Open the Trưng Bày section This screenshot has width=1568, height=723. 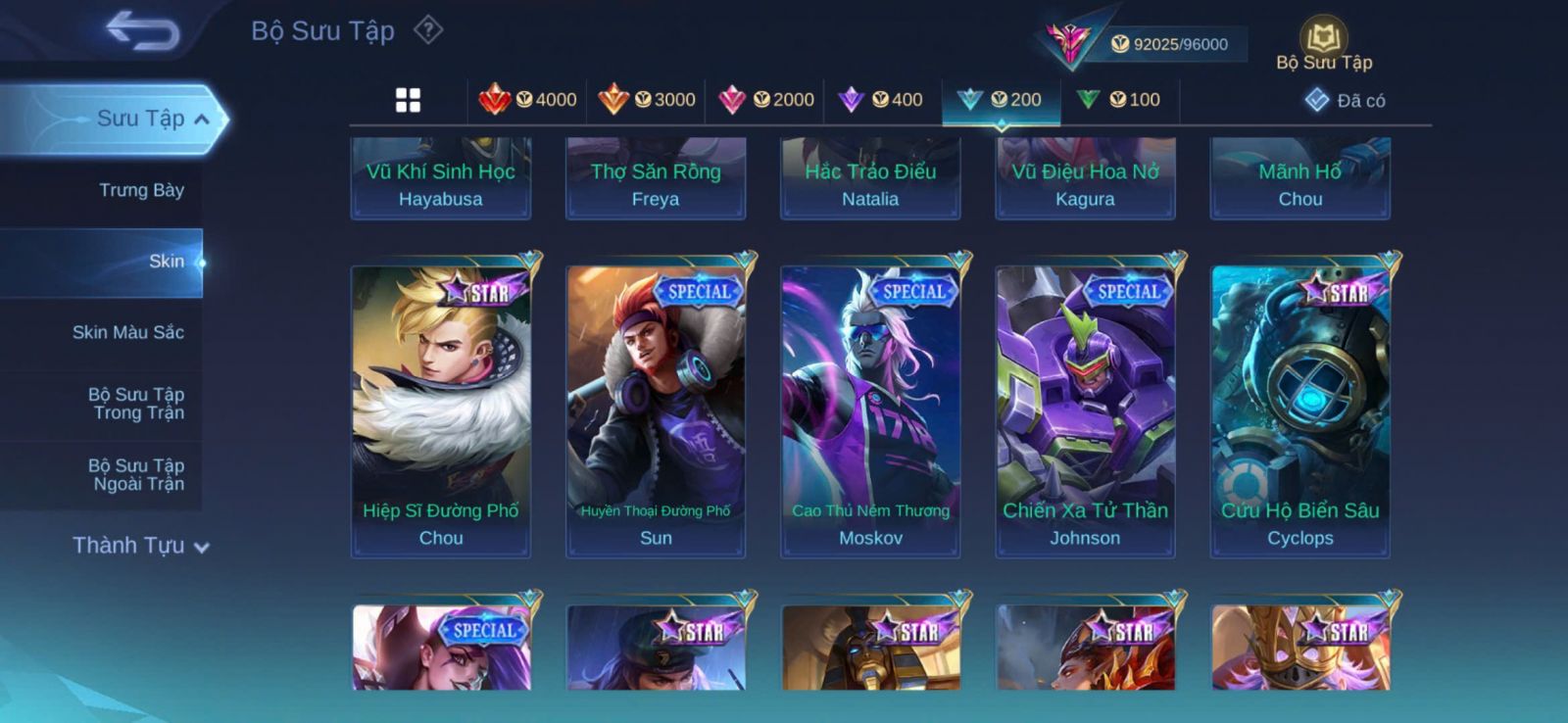pyautogui.click(x=141, y=190)
